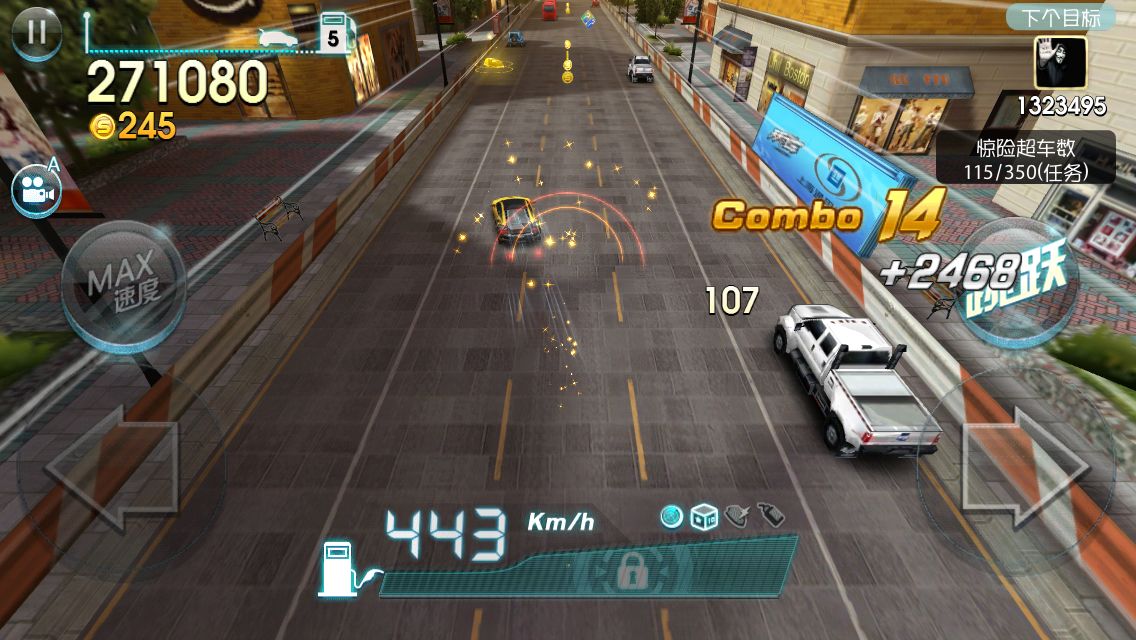
Task: Tap the next target rival avatar
Action: [1061, 63]
